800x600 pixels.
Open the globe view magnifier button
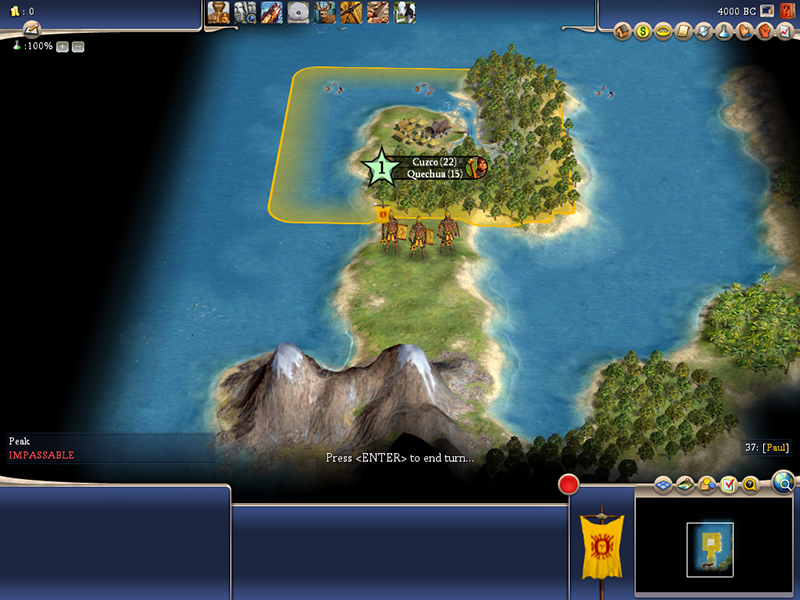[x=785, y=483]
